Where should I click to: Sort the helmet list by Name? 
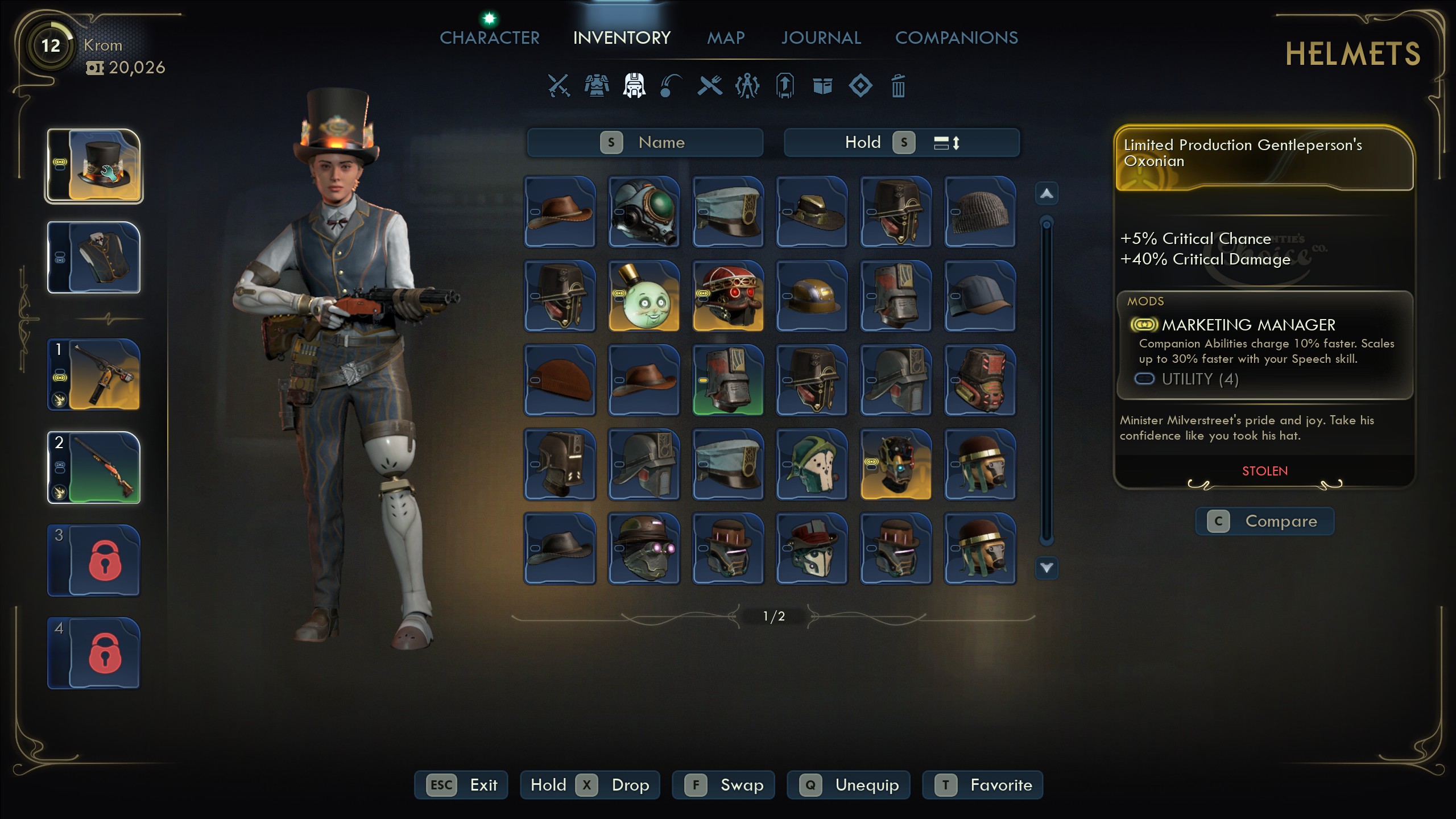(x=644, y=142)
